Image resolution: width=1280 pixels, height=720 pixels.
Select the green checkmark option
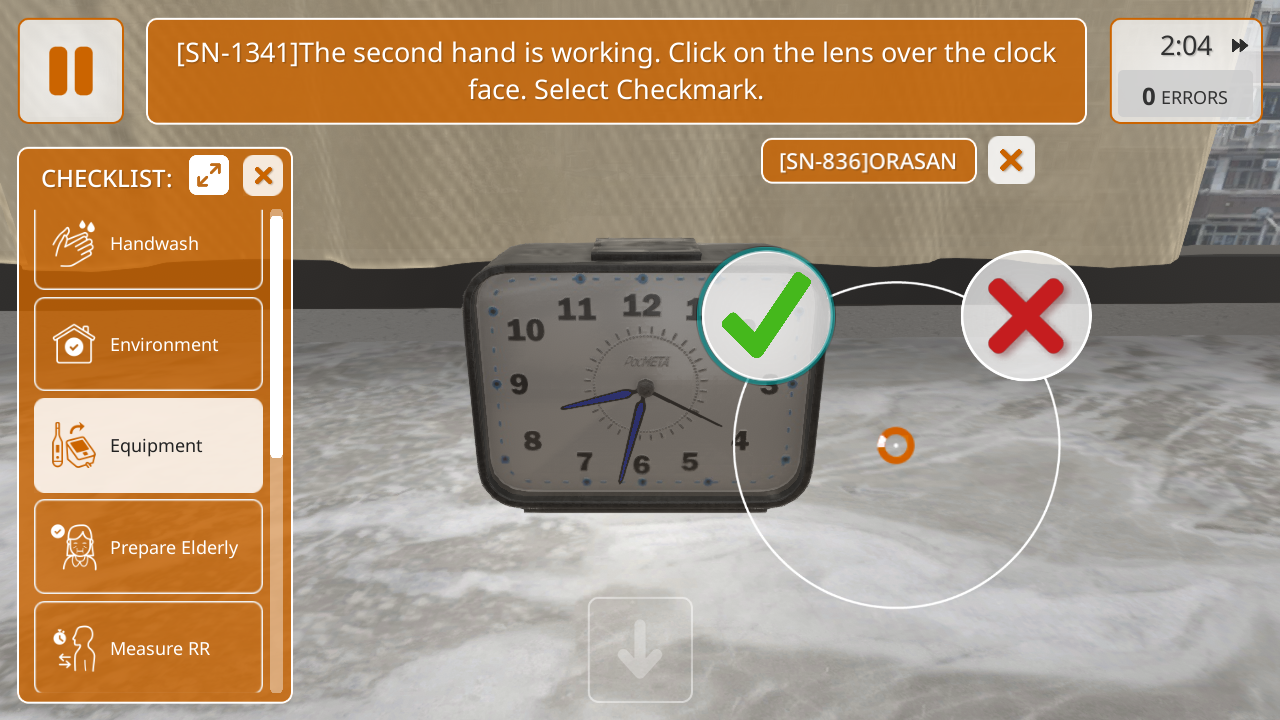(767, 315)
